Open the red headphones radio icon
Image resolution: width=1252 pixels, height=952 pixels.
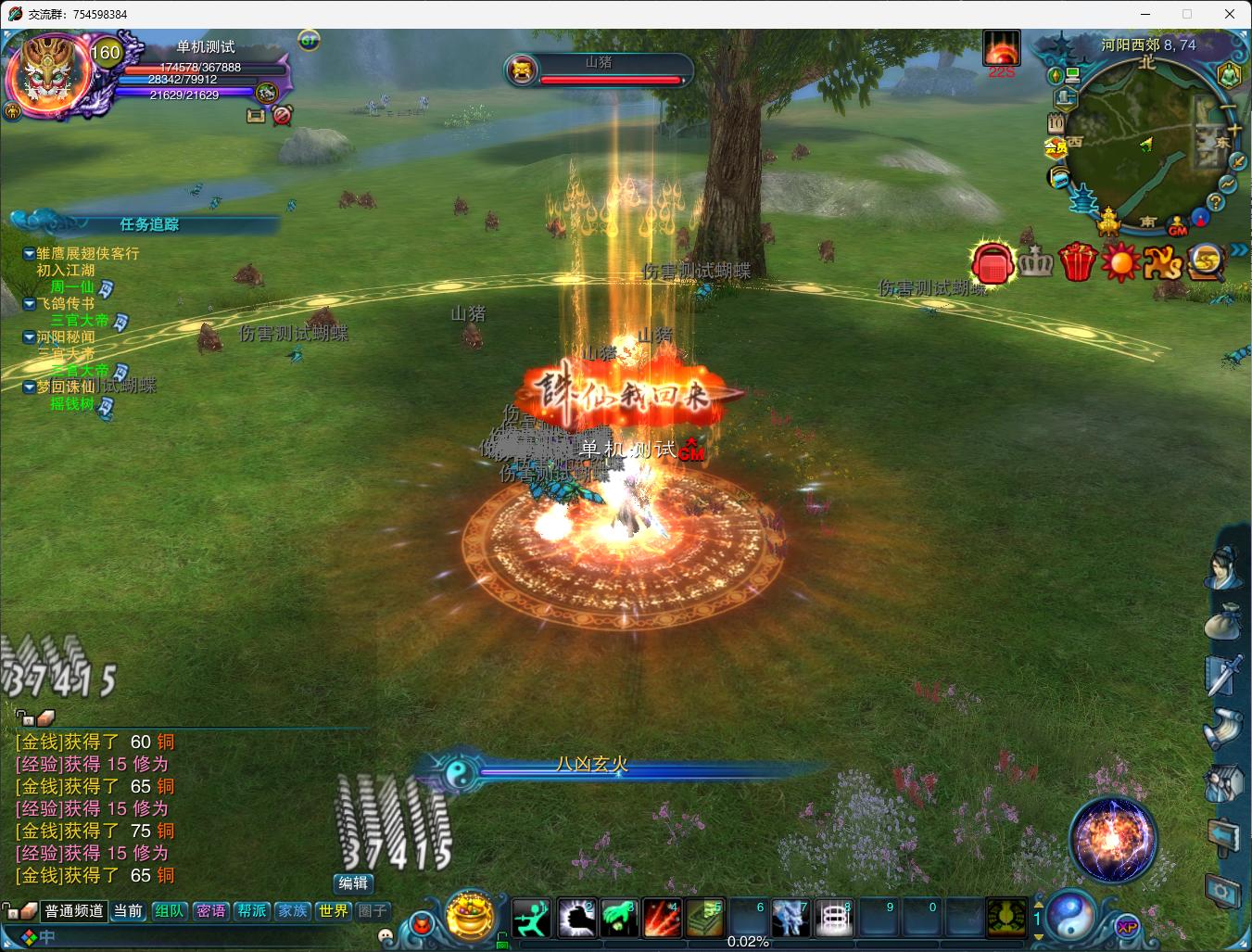(993, 263)
